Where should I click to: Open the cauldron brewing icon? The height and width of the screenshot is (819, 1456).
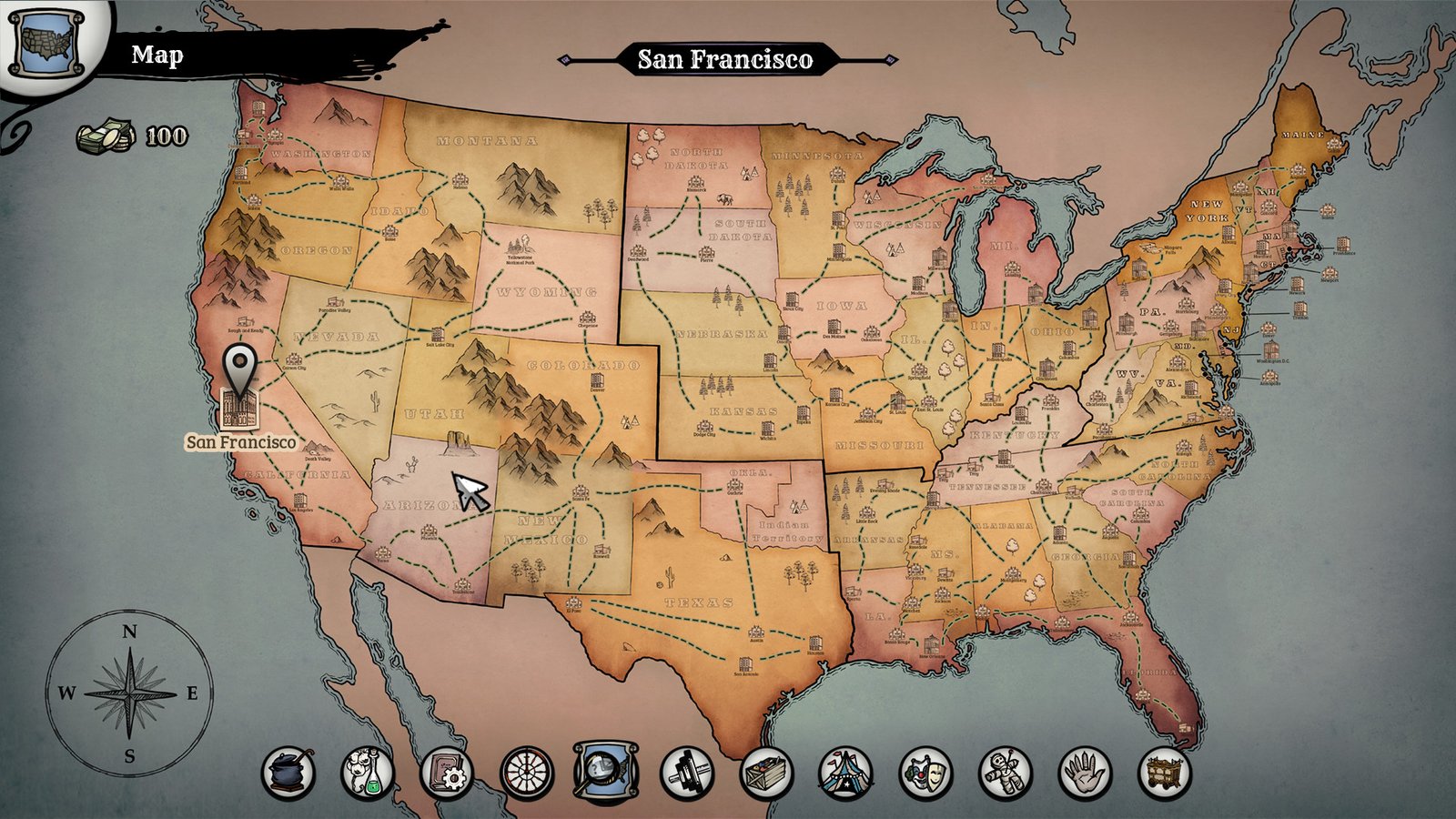(x=289, y=773)
